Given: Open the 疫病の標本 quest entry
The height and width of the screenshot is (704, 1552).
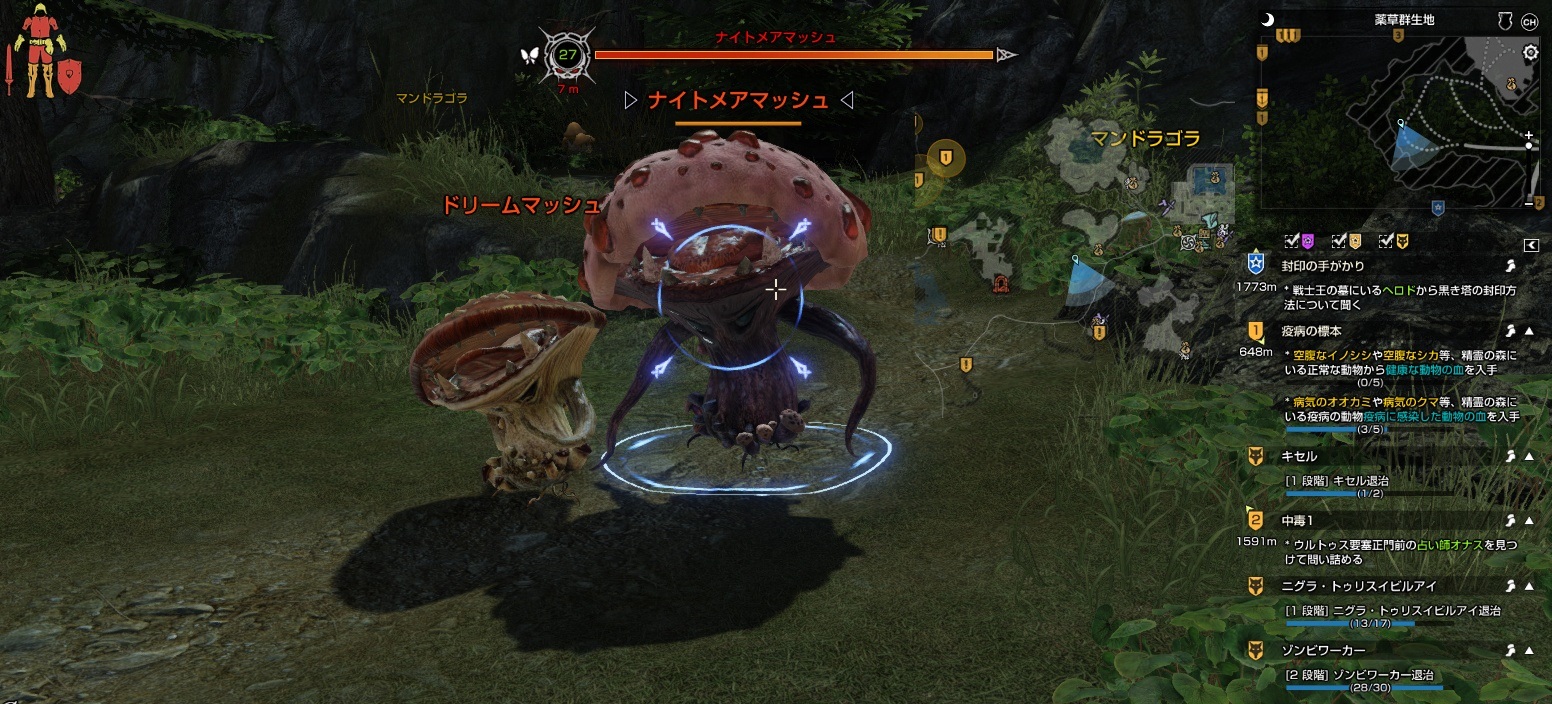Looking at the screenshot, I should click(1311, 331).
